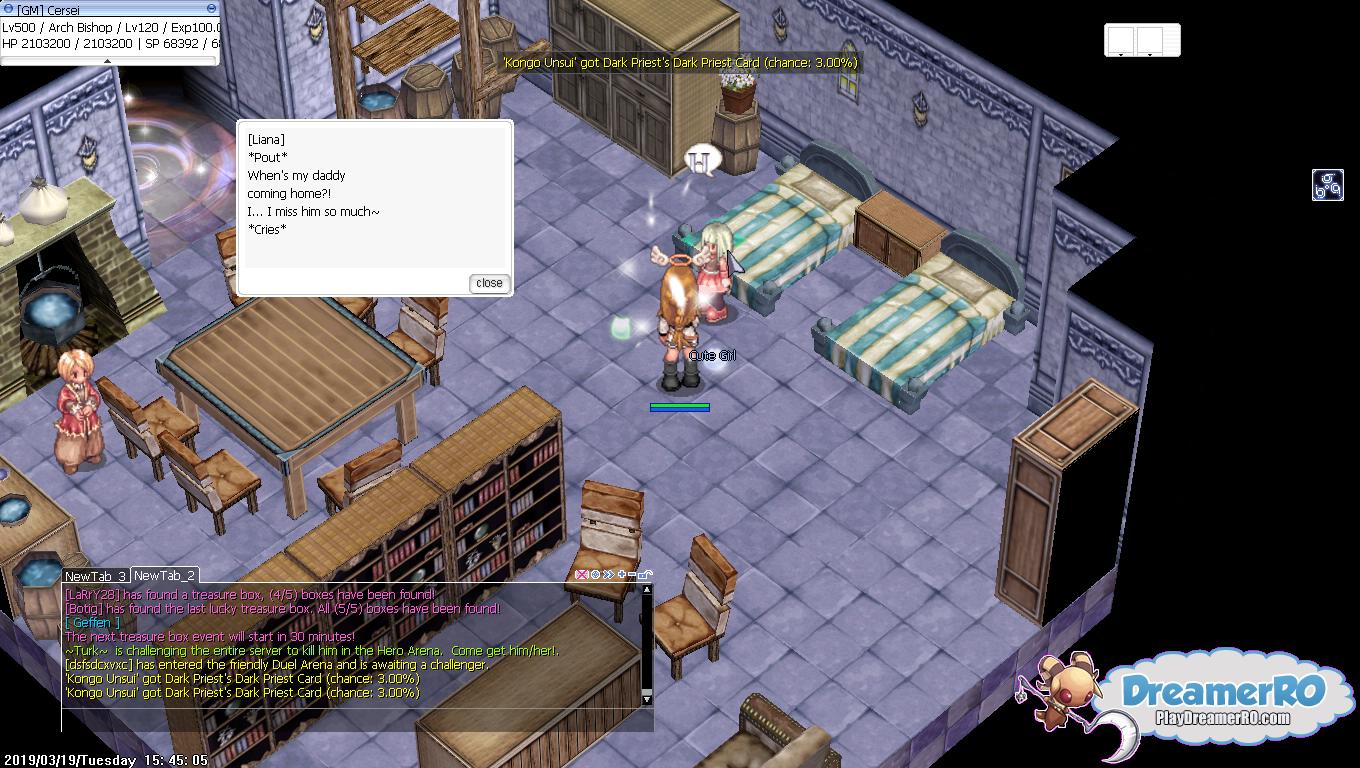Remove a chat tab with the minus icon
The width and height of the screenshot is (1360, 768).
pos(632,575)
